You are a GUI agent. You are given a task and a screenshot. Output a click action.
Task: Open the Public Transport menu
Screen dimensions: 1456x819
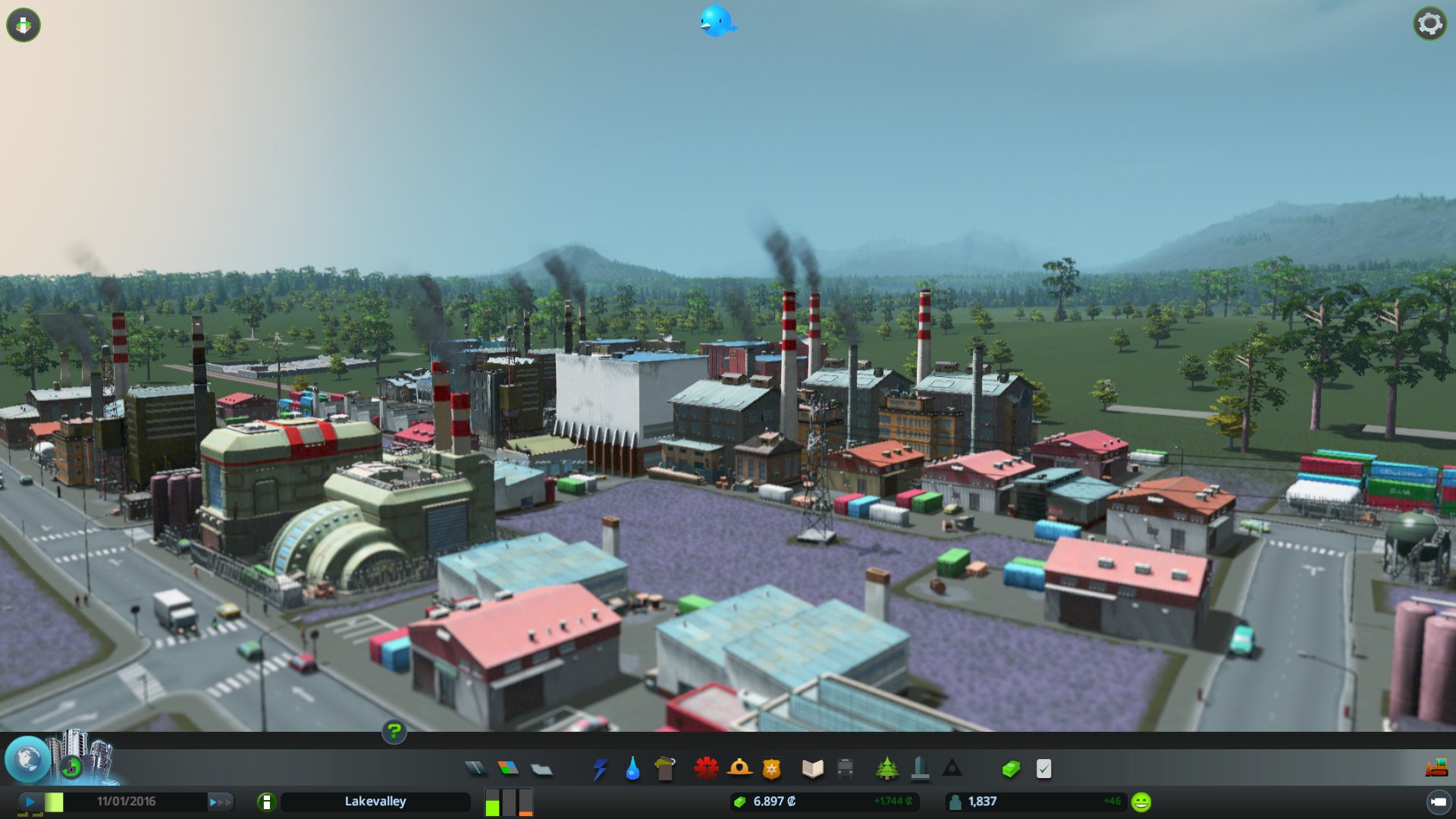click(844, 768)
